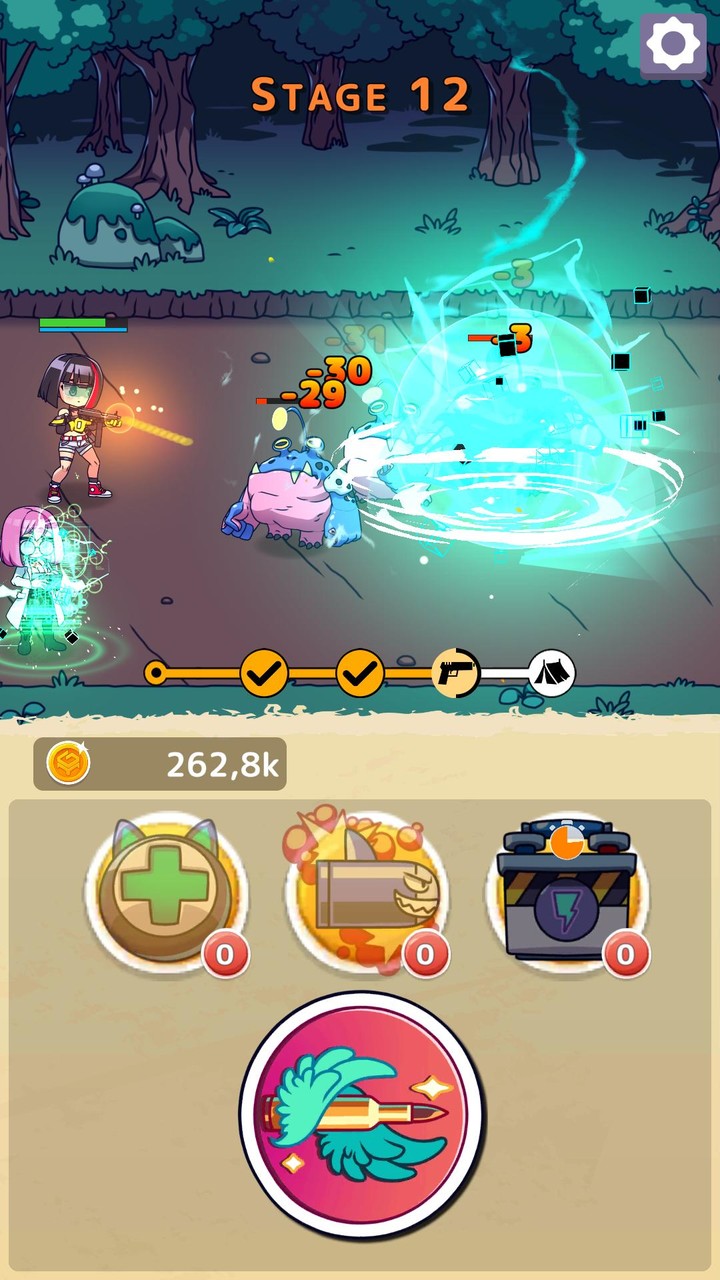720x1280 pixels.
Task: Tap the big winged bullet skill button
Action: tap(361, 1114)
